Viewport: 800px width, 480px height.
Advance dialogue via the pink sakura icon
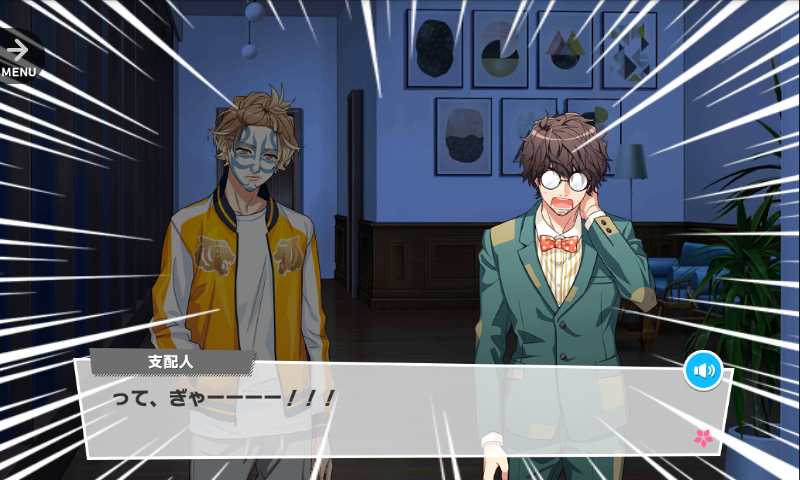pyautogui.click(x=703, y=437)
